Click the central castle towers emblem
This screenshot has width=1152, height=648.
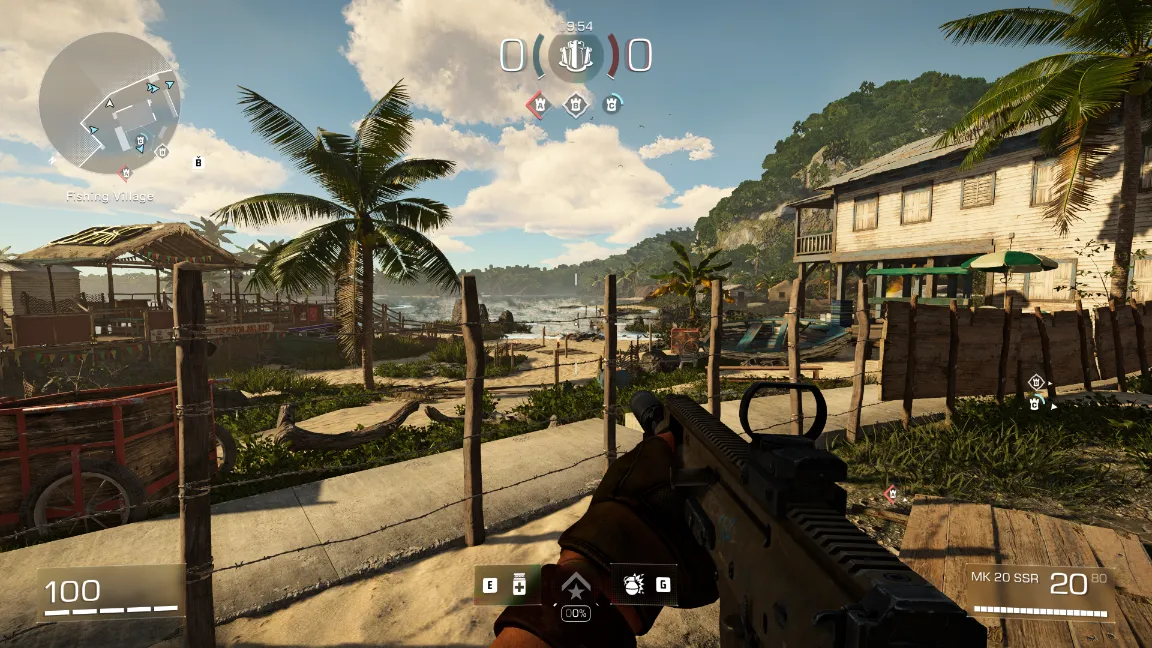pos(576,56)
